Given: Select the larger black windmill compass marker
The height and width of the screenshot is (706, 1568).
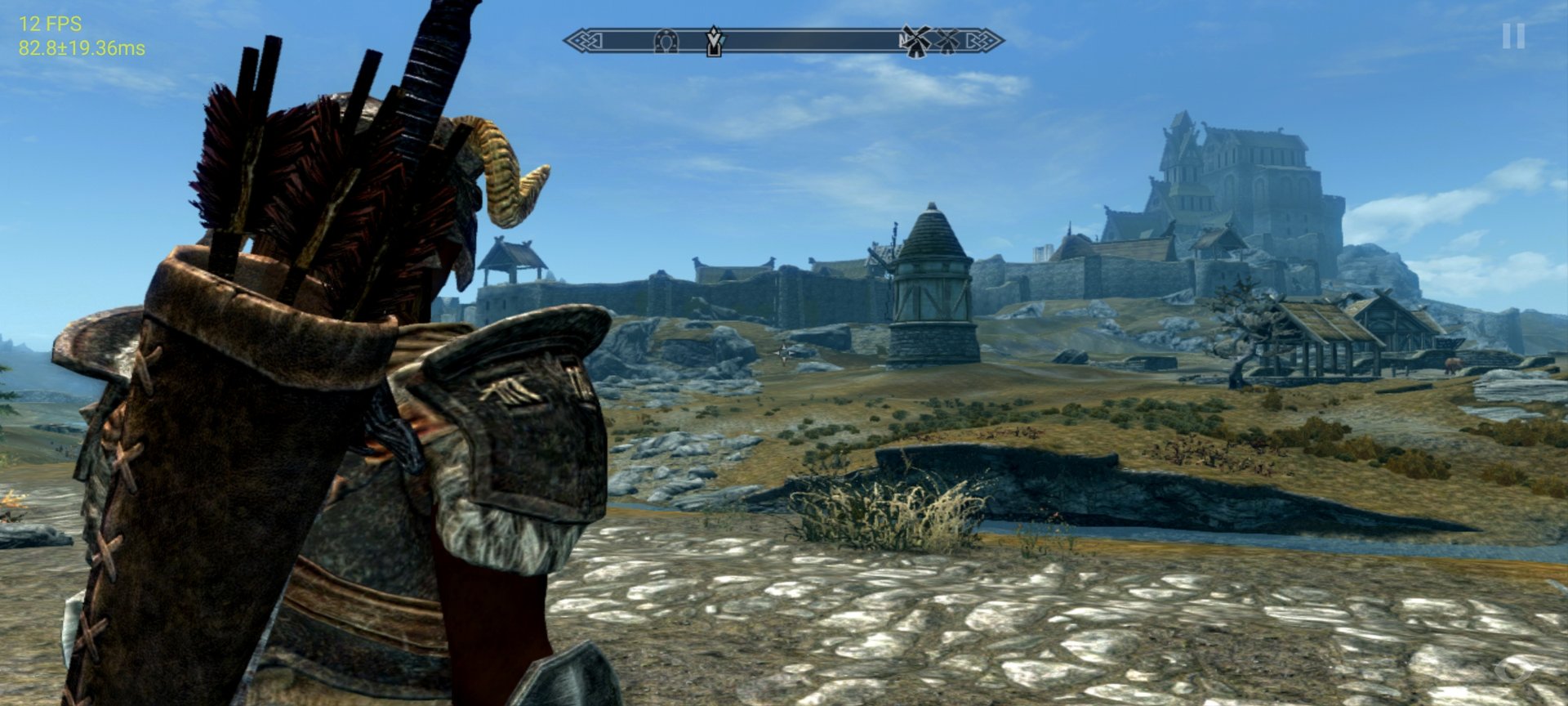Looking at the screenshot, I should pyautogui.click(x=915, y=41).
